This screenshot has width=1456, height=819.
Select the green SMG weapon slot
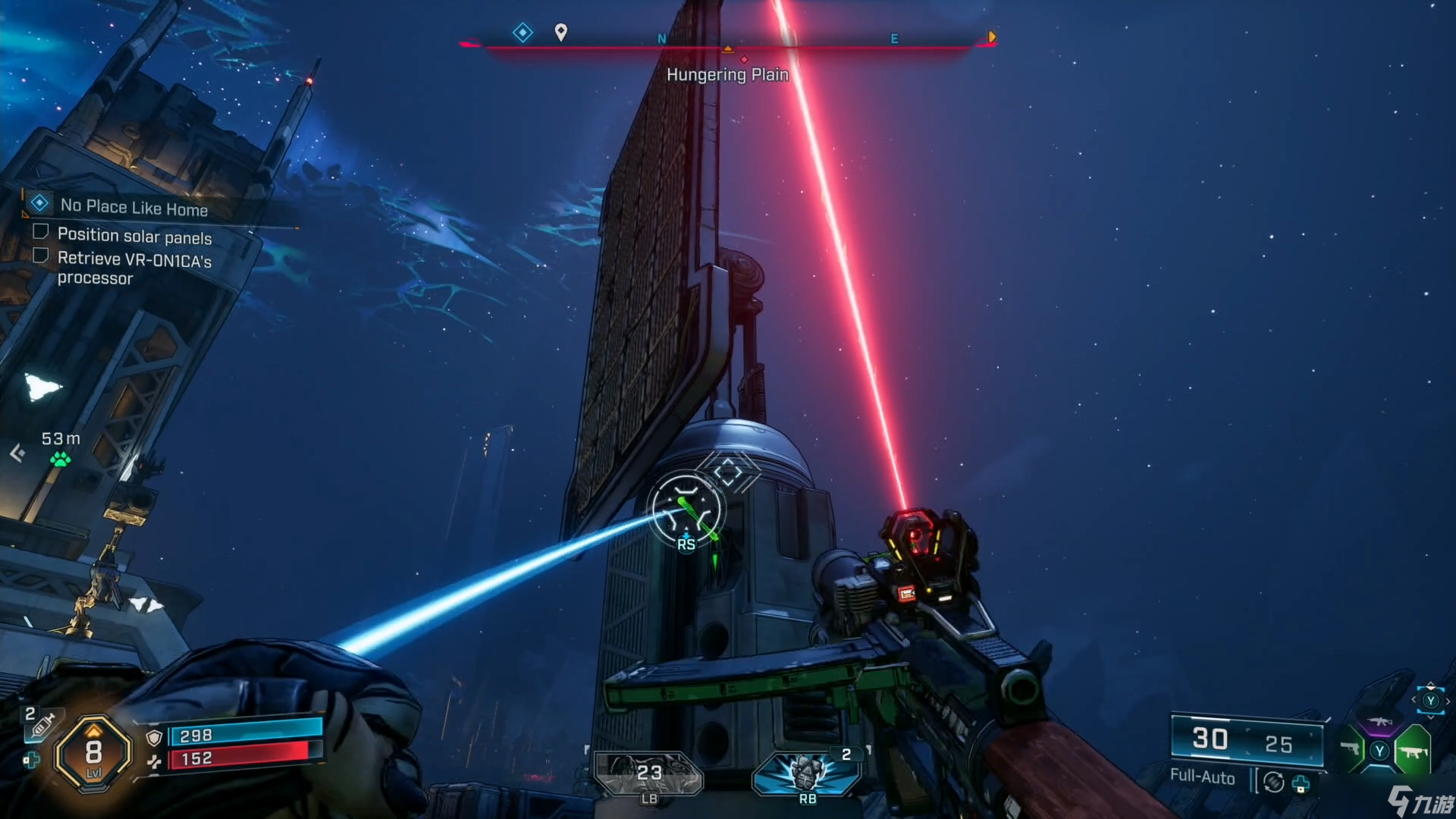(x=1413, y=751)
